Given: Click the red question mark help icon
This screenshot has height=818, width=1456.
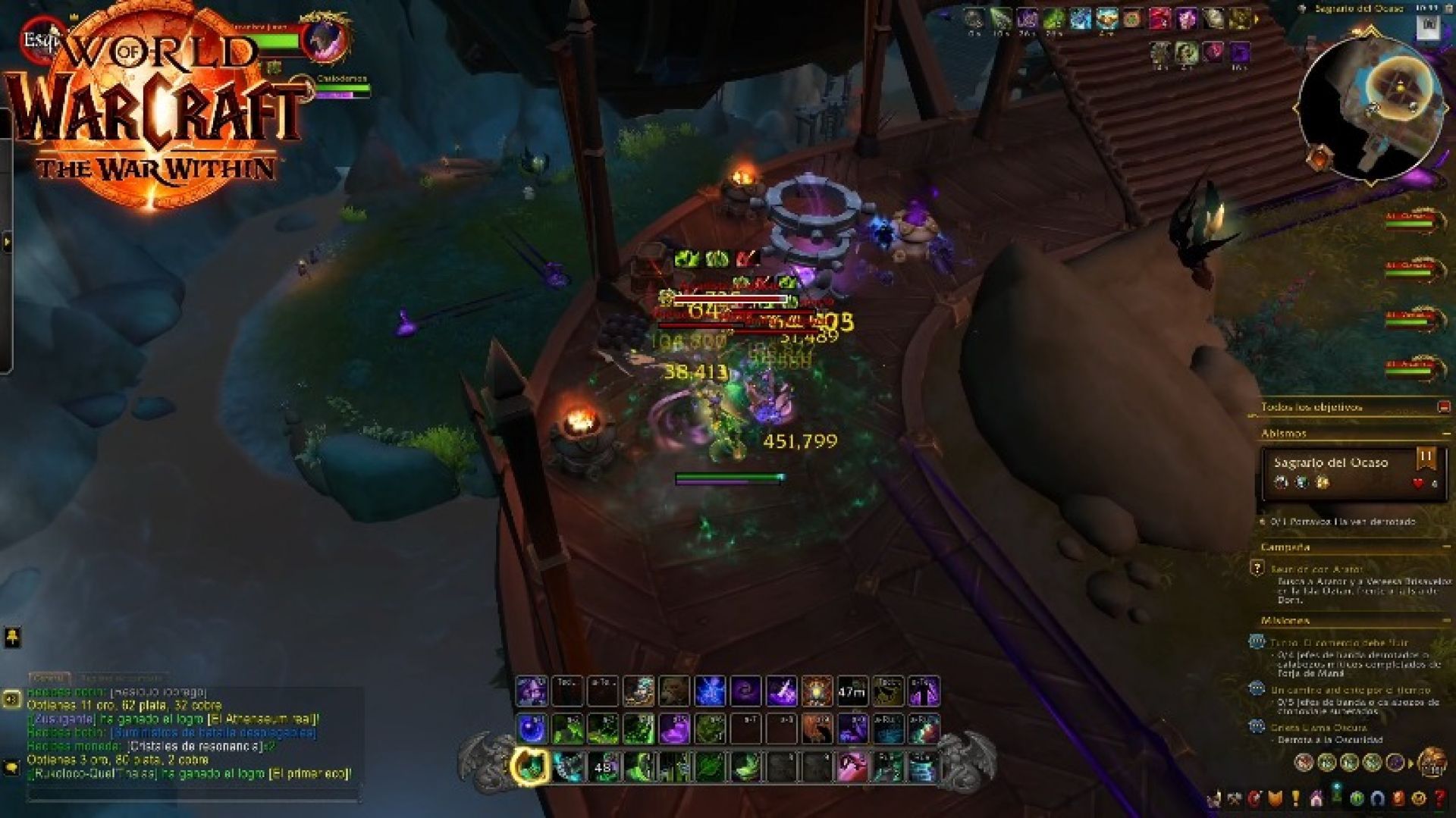Looking at the screenshot, I should pos(1439,798).
